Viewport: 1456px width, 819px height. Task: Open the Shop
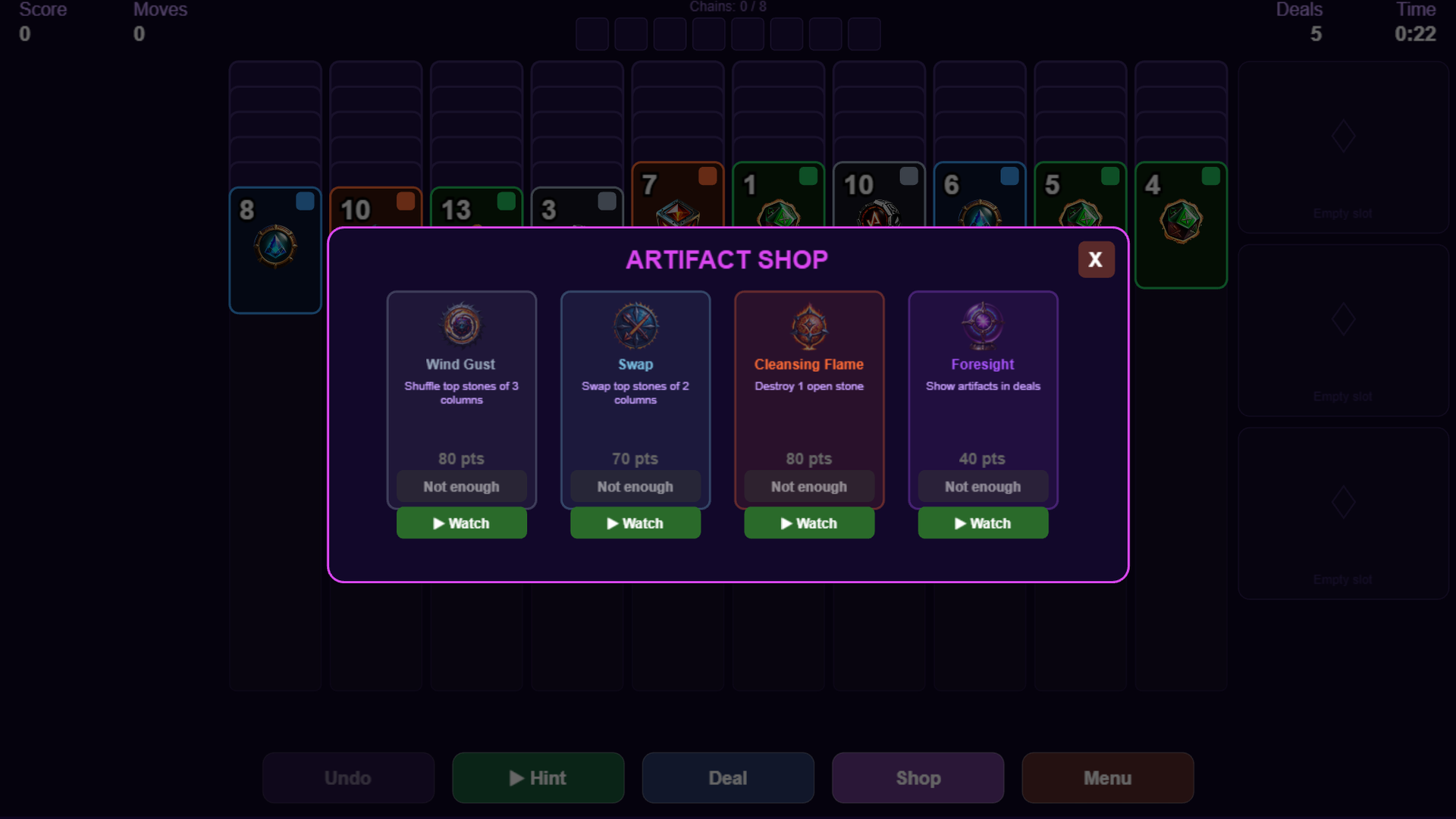[x=918, y=777]
